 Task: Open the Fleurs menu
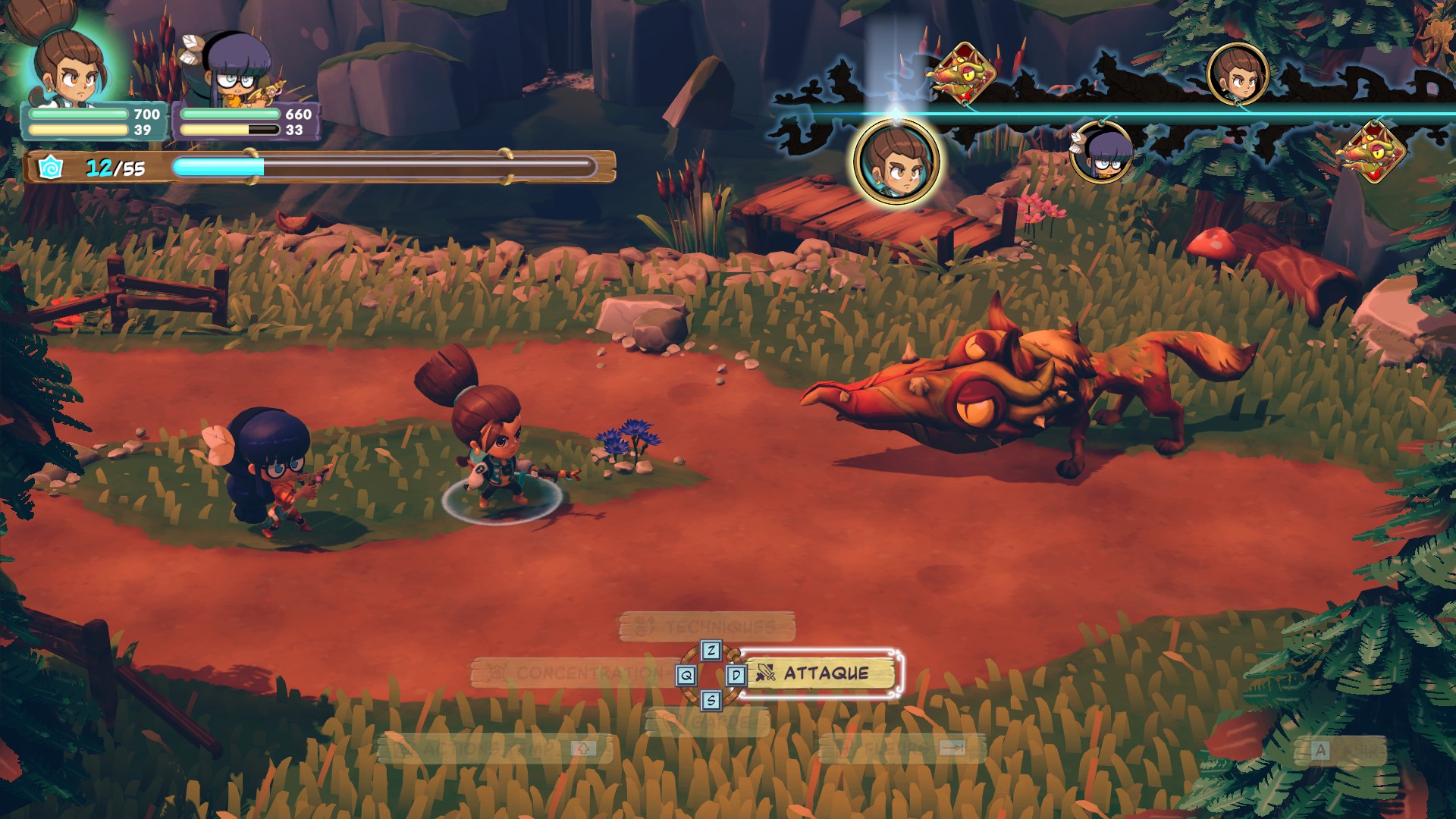902,748
